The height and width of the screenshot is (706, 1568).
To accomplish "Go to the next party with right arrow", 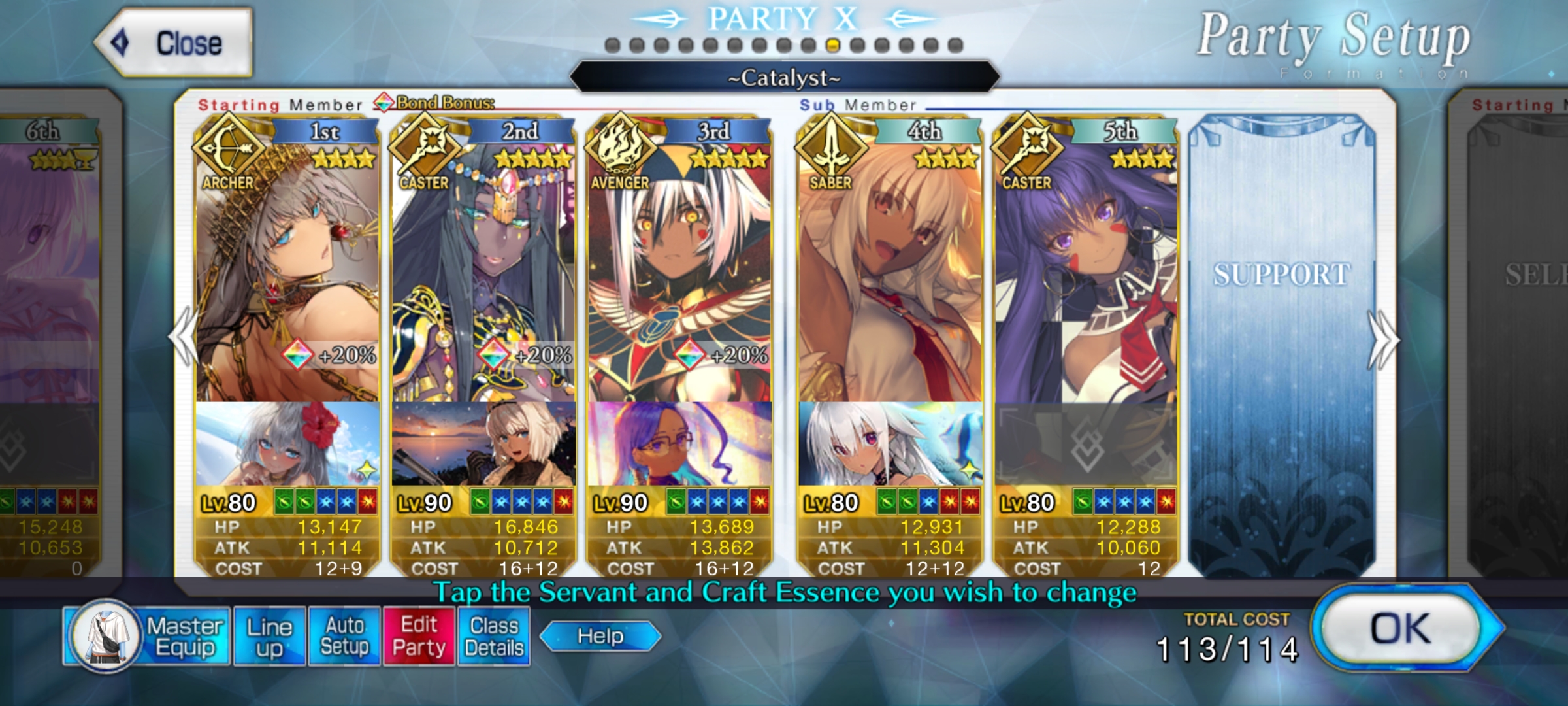I will click(1382, 340).
